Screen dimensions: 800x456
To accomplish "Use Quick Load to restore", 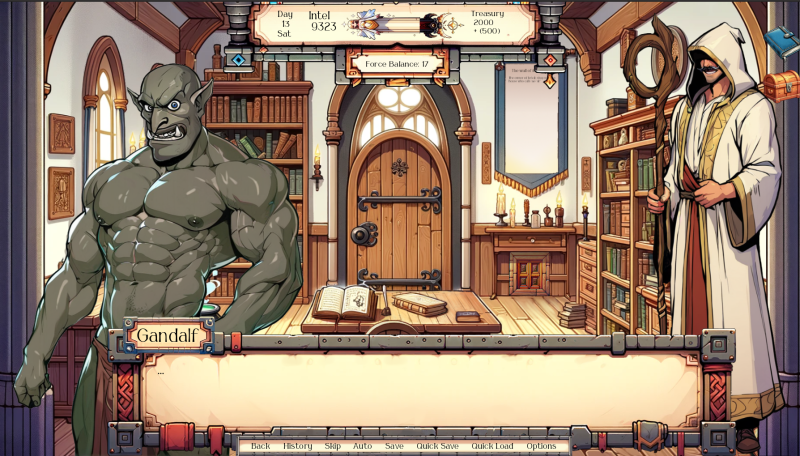I will tap(492, 446).
